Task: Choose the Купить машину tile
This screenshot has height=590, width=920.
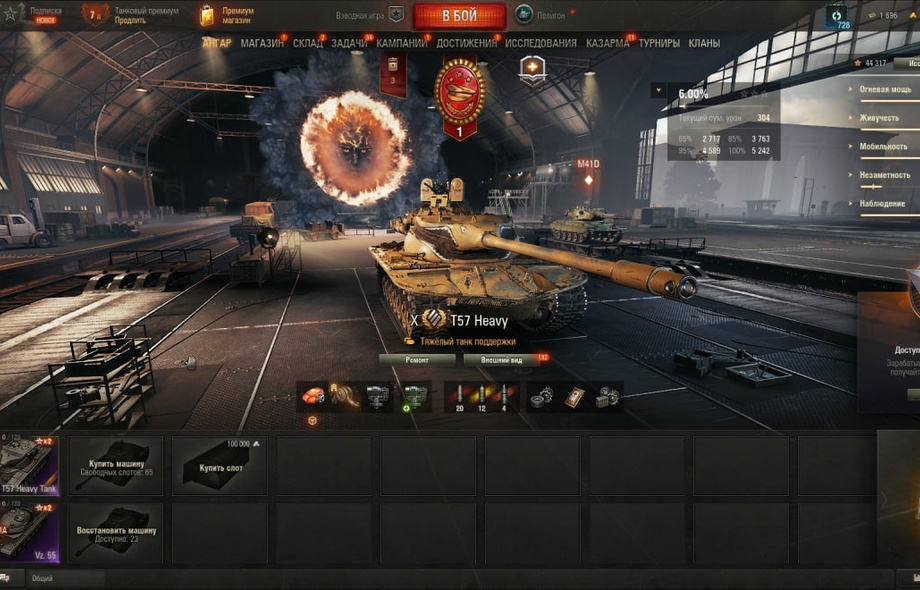Action: coord(116,465)
